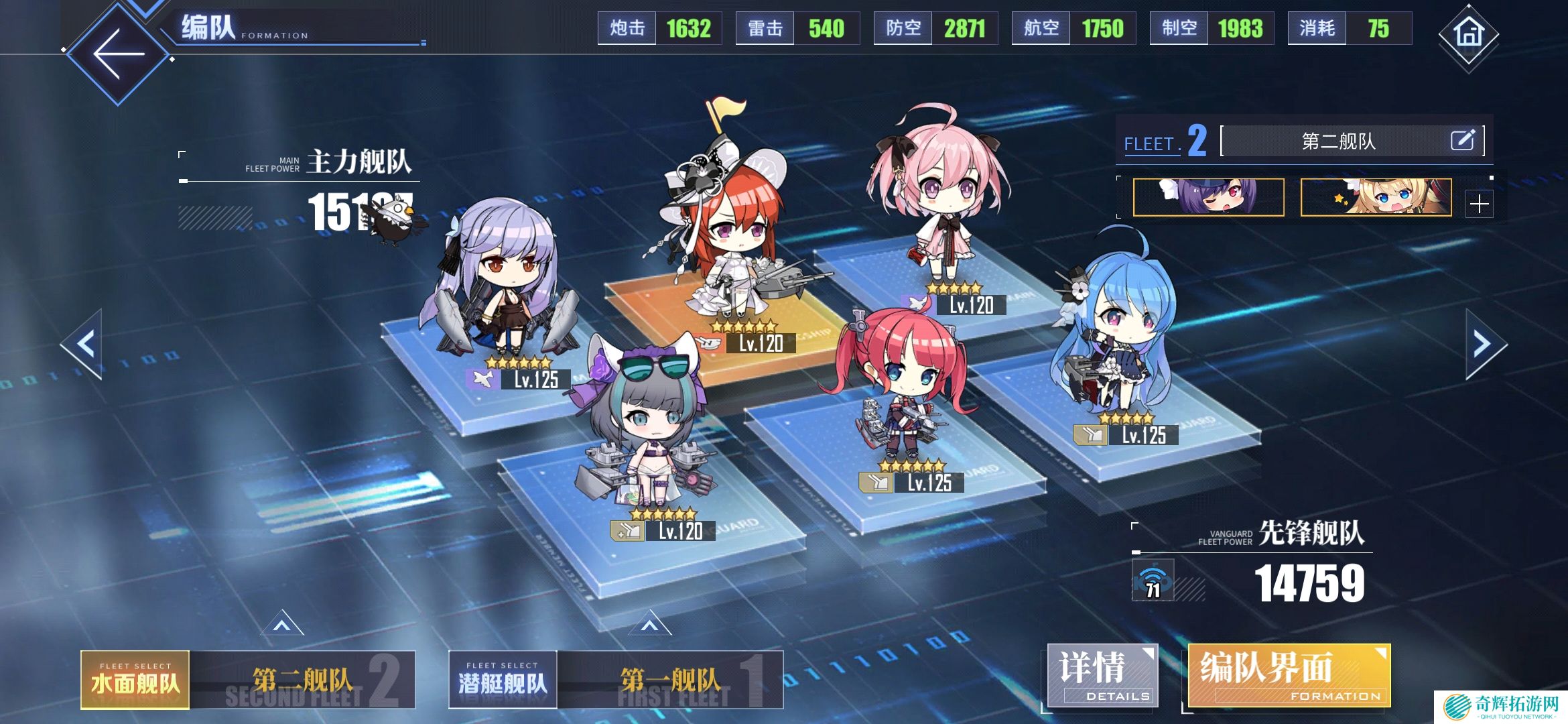Edit the fleet name 第二舰队
This screenshot has height=724, width=1568.
click(1462, 140)
